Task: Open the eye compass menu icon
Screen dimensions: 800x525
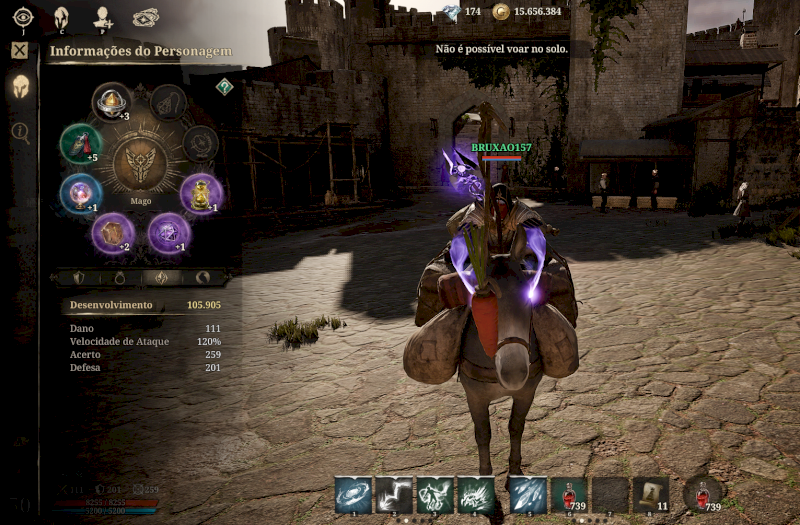Action: pyautogui.click(x=23, y=17)
